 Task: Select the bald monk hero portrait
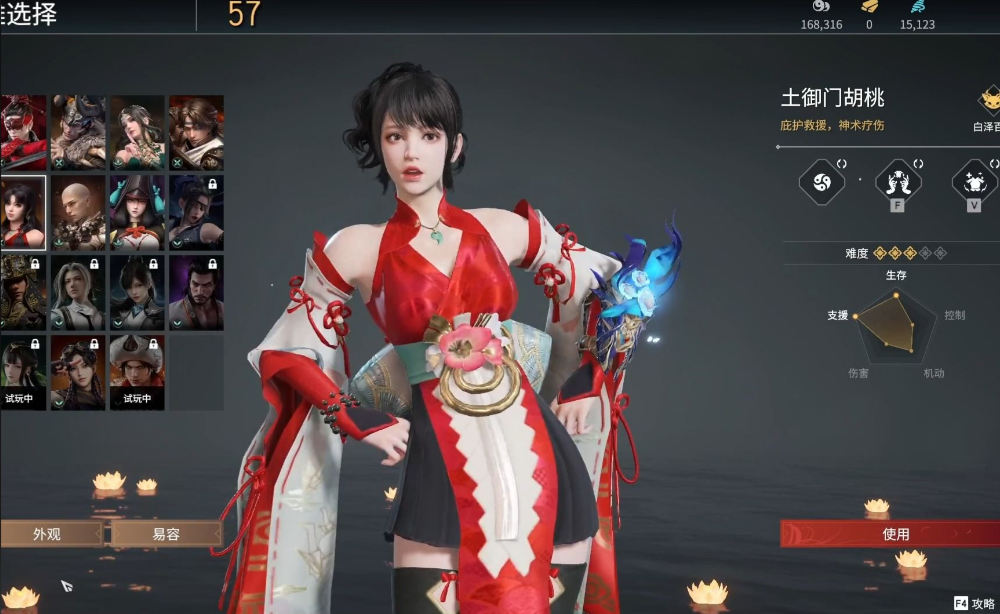point(78,212)
